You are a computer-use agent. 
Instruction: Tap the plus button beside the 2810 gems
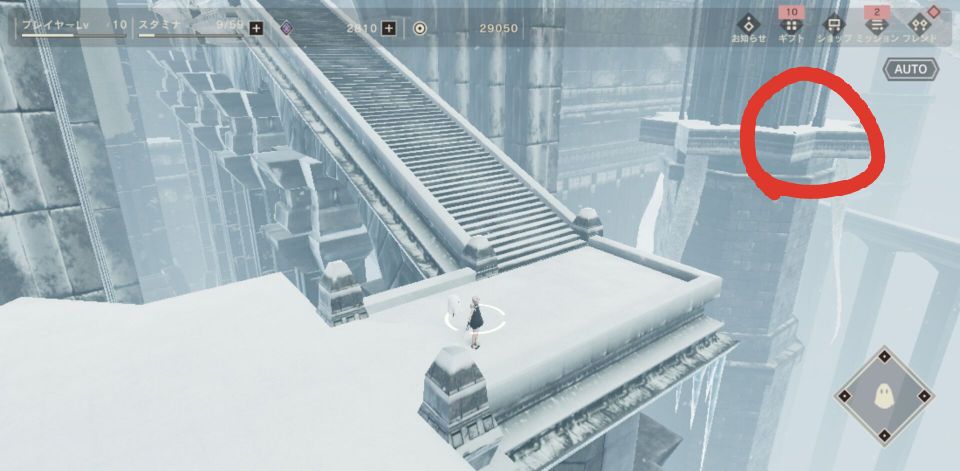coord(389,28)
